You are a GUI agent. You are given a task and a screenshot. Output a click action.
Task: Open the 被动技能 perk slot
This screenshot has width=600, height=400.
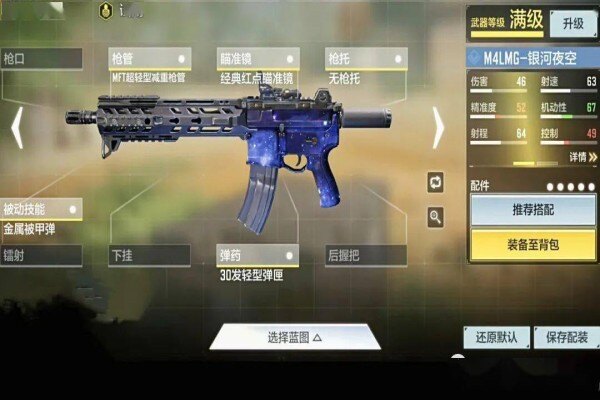pyautogui.click(x=40, y=209)
